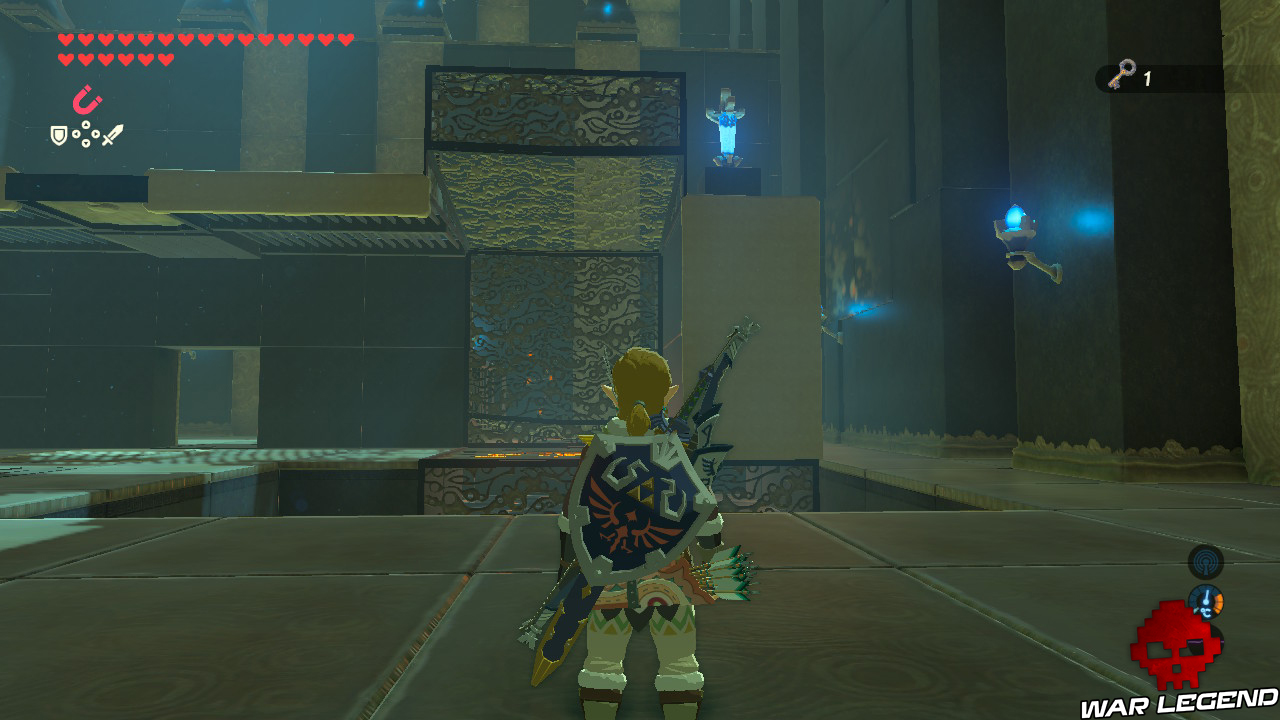Click the up arrow on the d-pad indicator
1280x720 pixels.
tap(86, 124)
